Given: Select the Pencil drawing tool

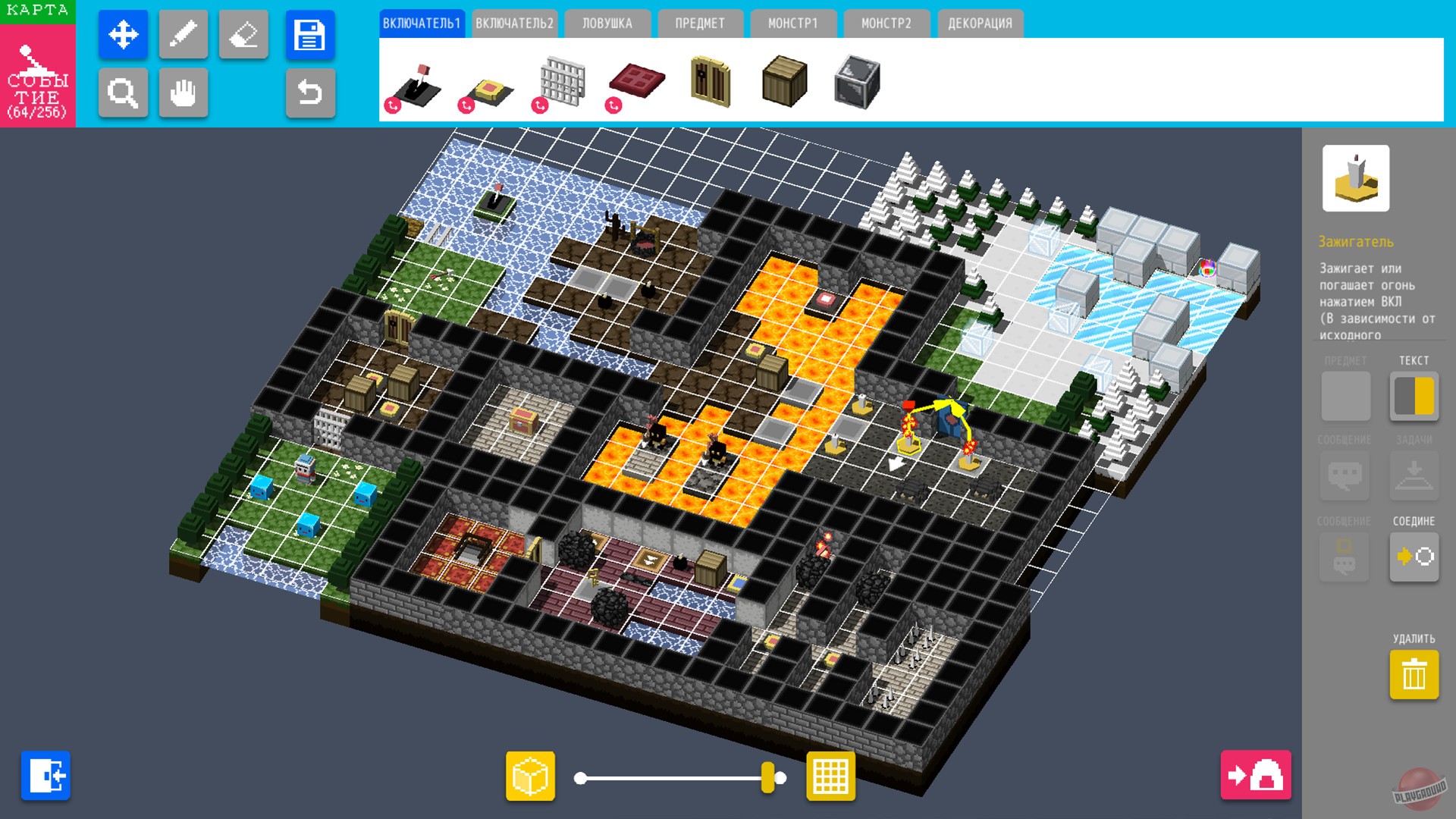Looking at the screenshot, I should point(184,35).
